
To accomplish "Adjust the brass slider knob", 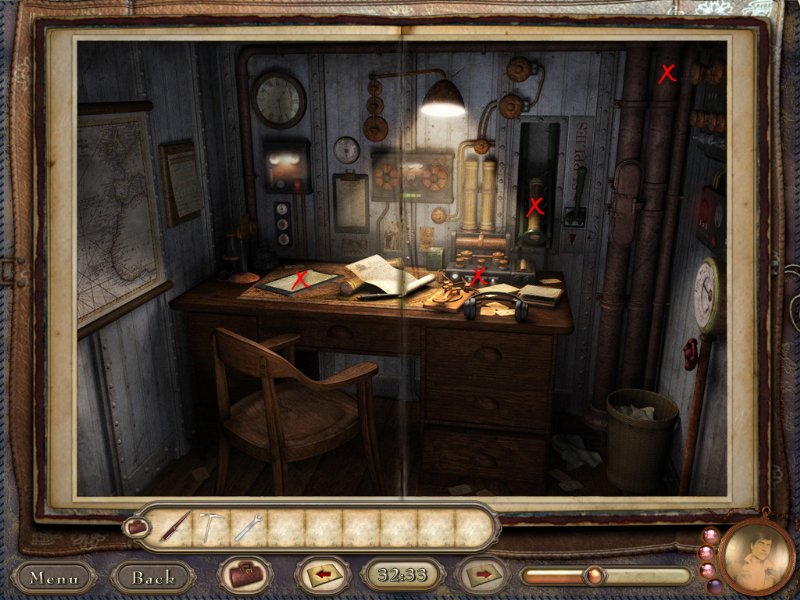I will click(x=594, y=576).
